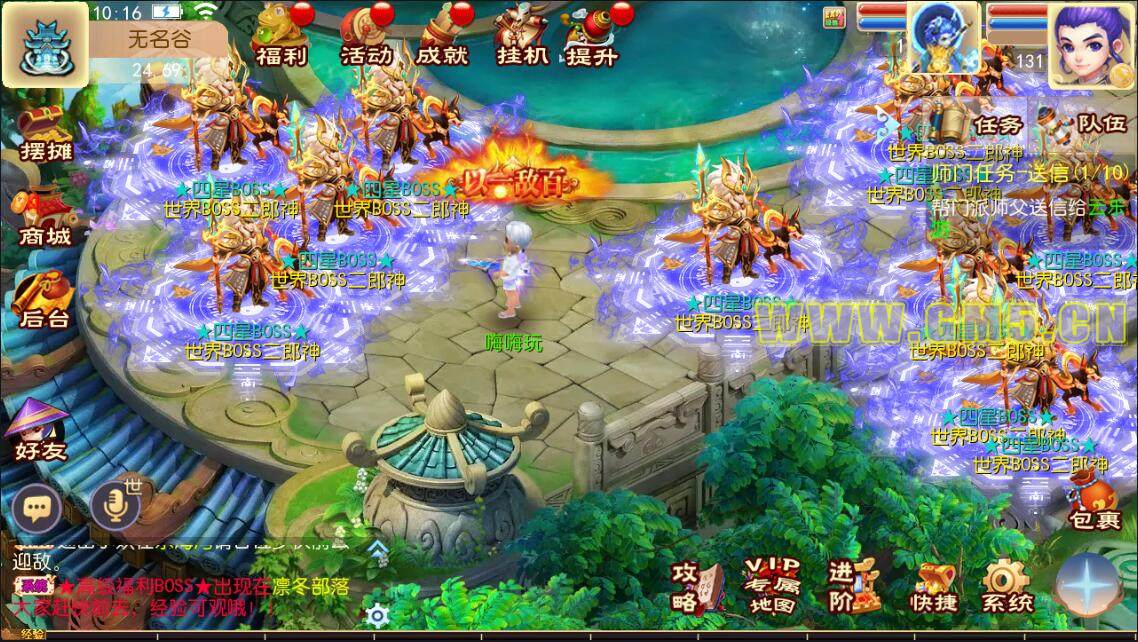Activate 挂机 auto-battle mode
Image resolution: width=1138 pixels, height=642 pixels.
point(521,37)
